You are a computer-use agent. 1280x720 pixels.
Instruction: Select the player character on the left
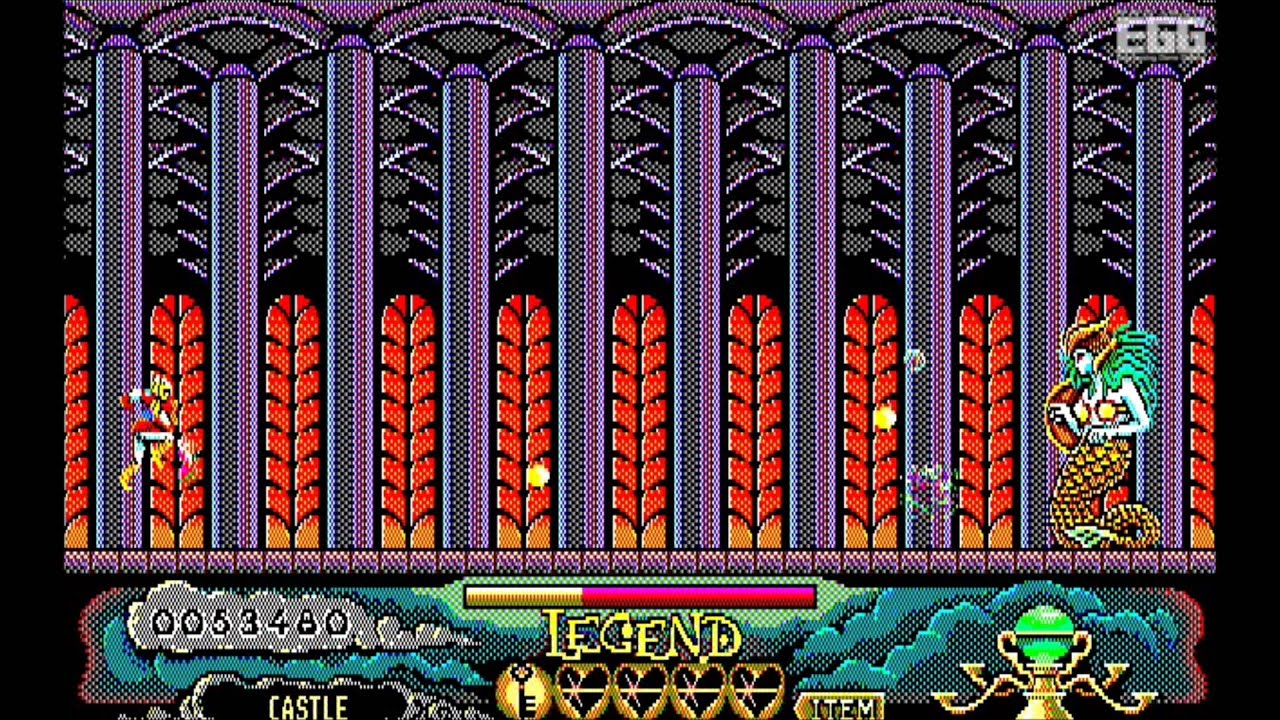click(150, 425)
